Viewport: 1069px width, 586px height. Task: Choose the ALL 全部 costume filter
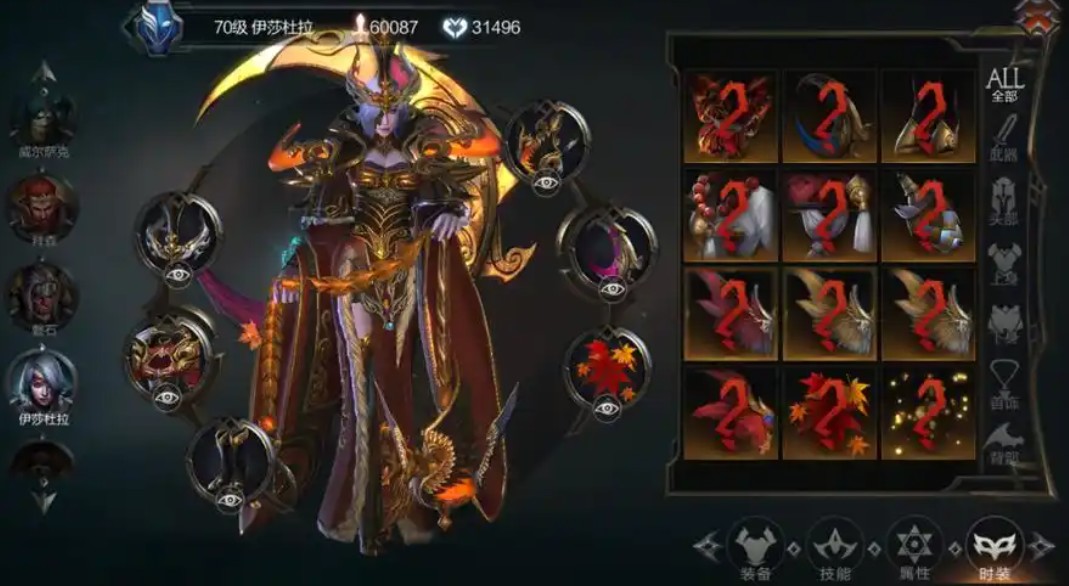[x=1002, y=84]
